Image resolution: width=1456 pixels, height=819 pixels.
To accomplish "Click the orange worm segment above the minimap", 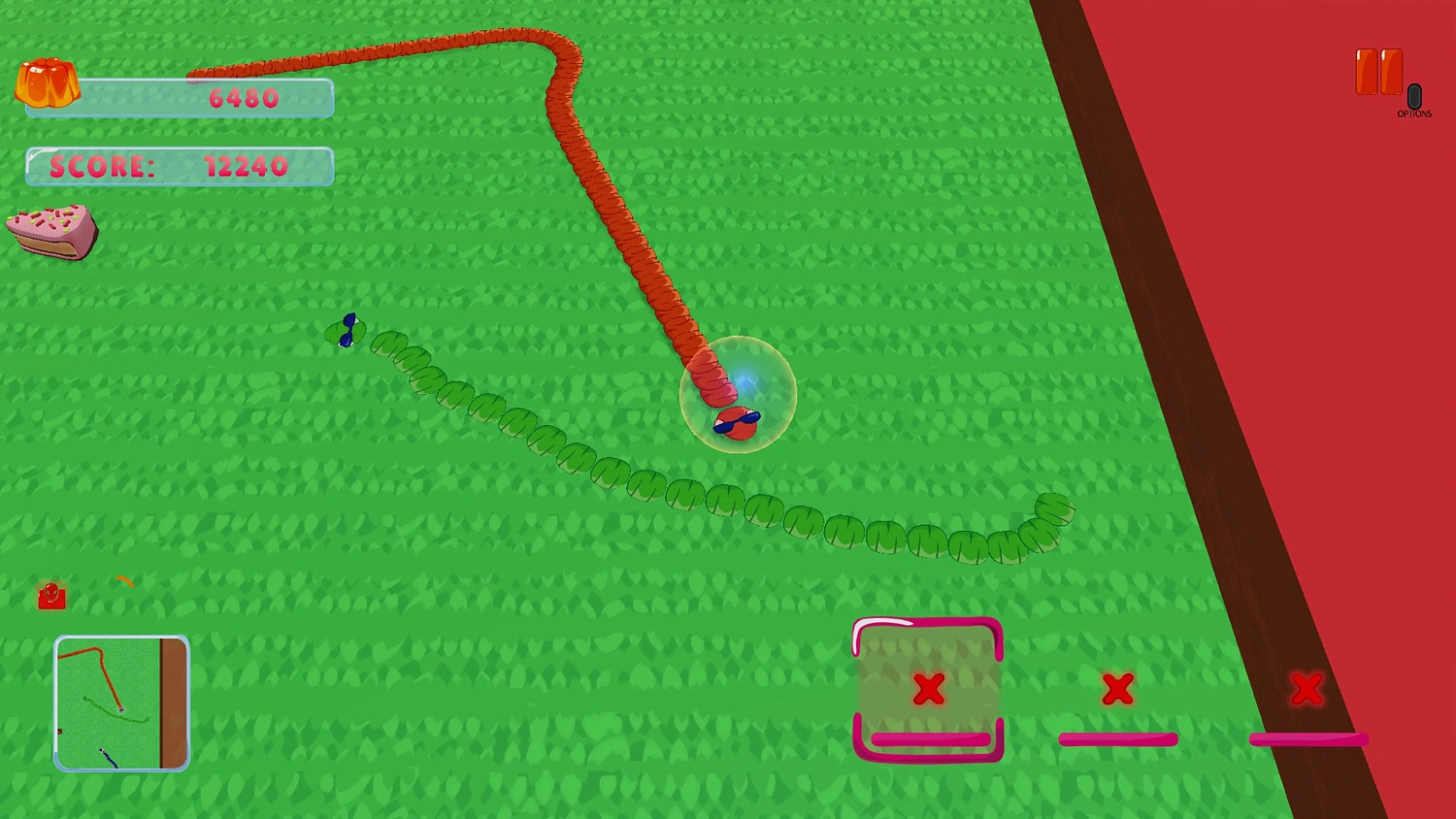I will (x=126, y=580).
